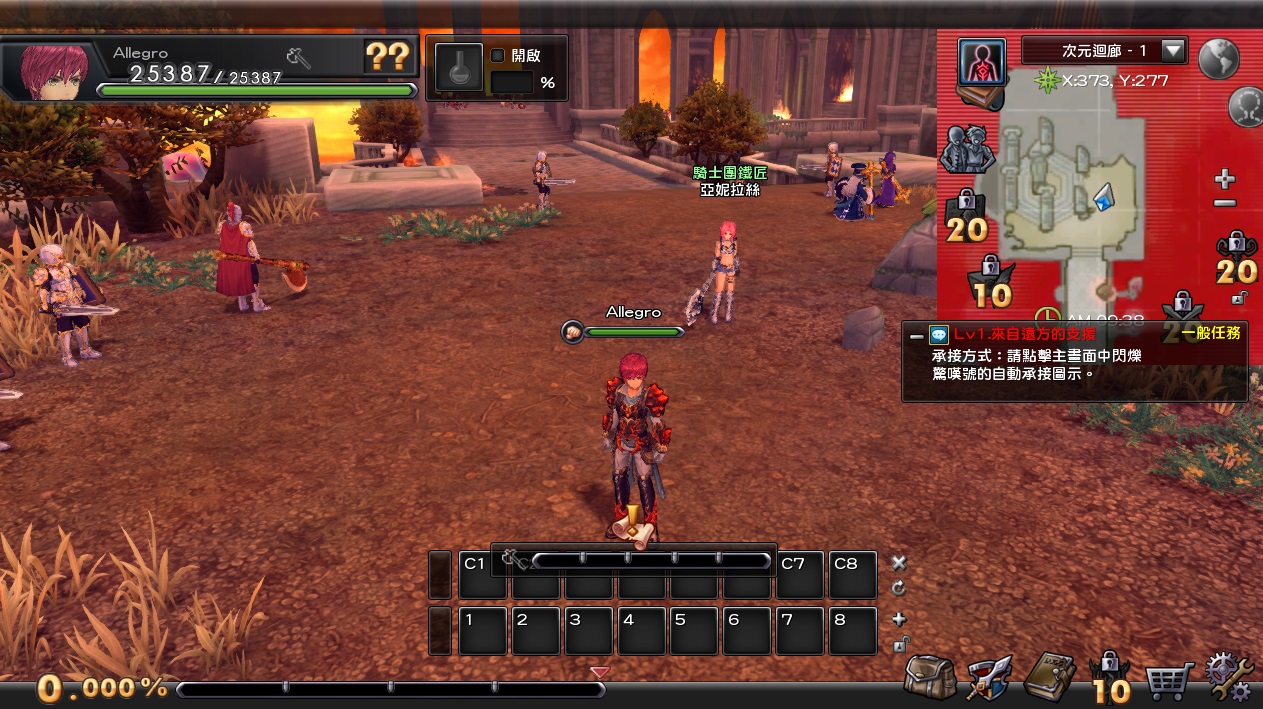This screenshot has height=709, width=1263.
Task: Add a hotbar row with the plus button
Action: [x=898, y=619]
